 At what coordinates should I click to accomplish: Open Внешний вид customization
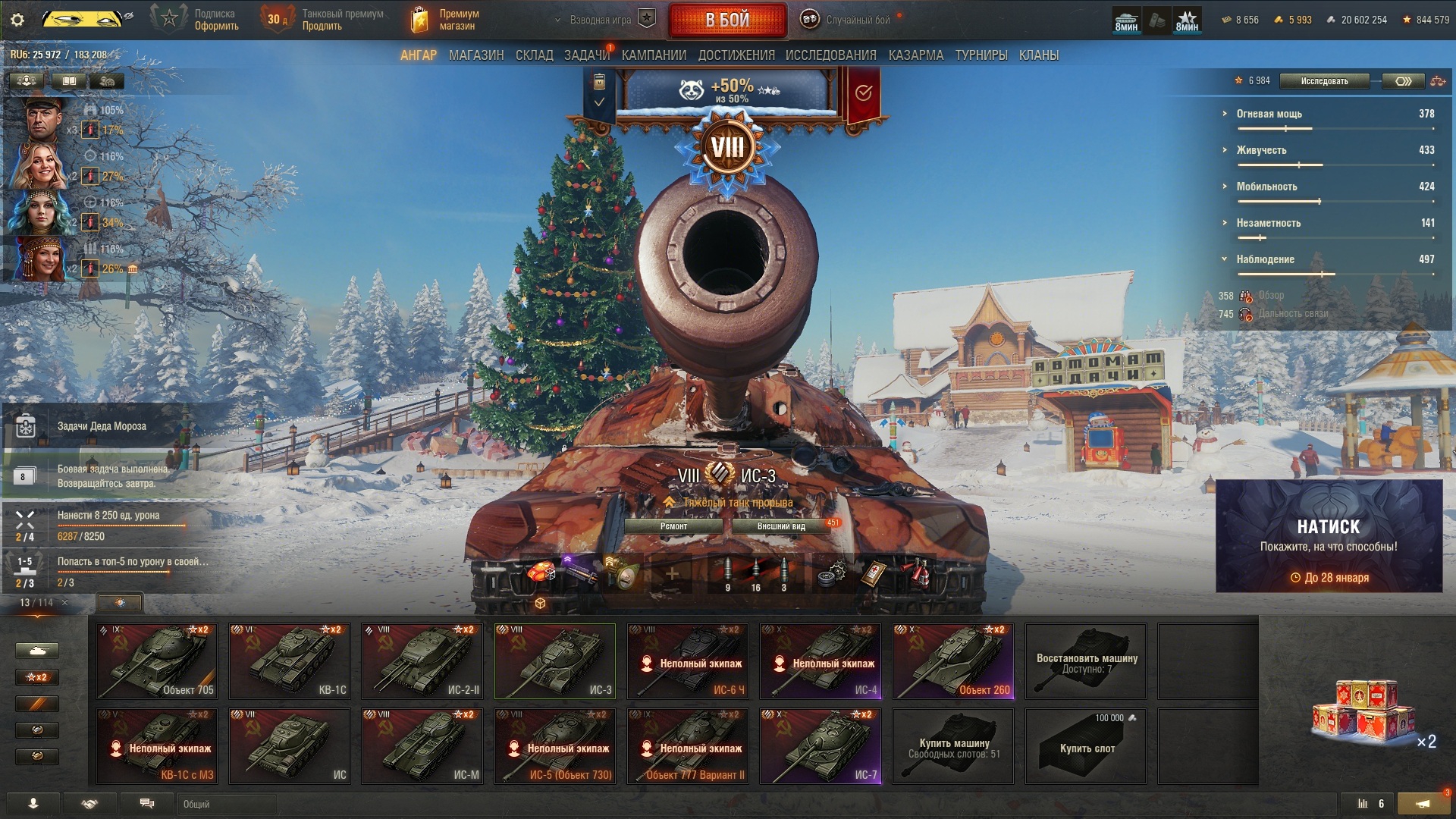pyautogui.click(x=781, y=526)
